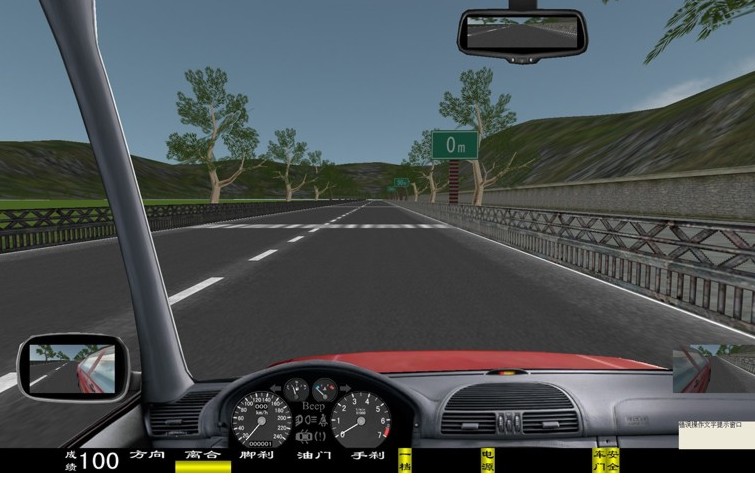Select the yellow 一档 gear indicator
Image resolution: width=755 pixels, height=492 pixels.
point(405,461)
